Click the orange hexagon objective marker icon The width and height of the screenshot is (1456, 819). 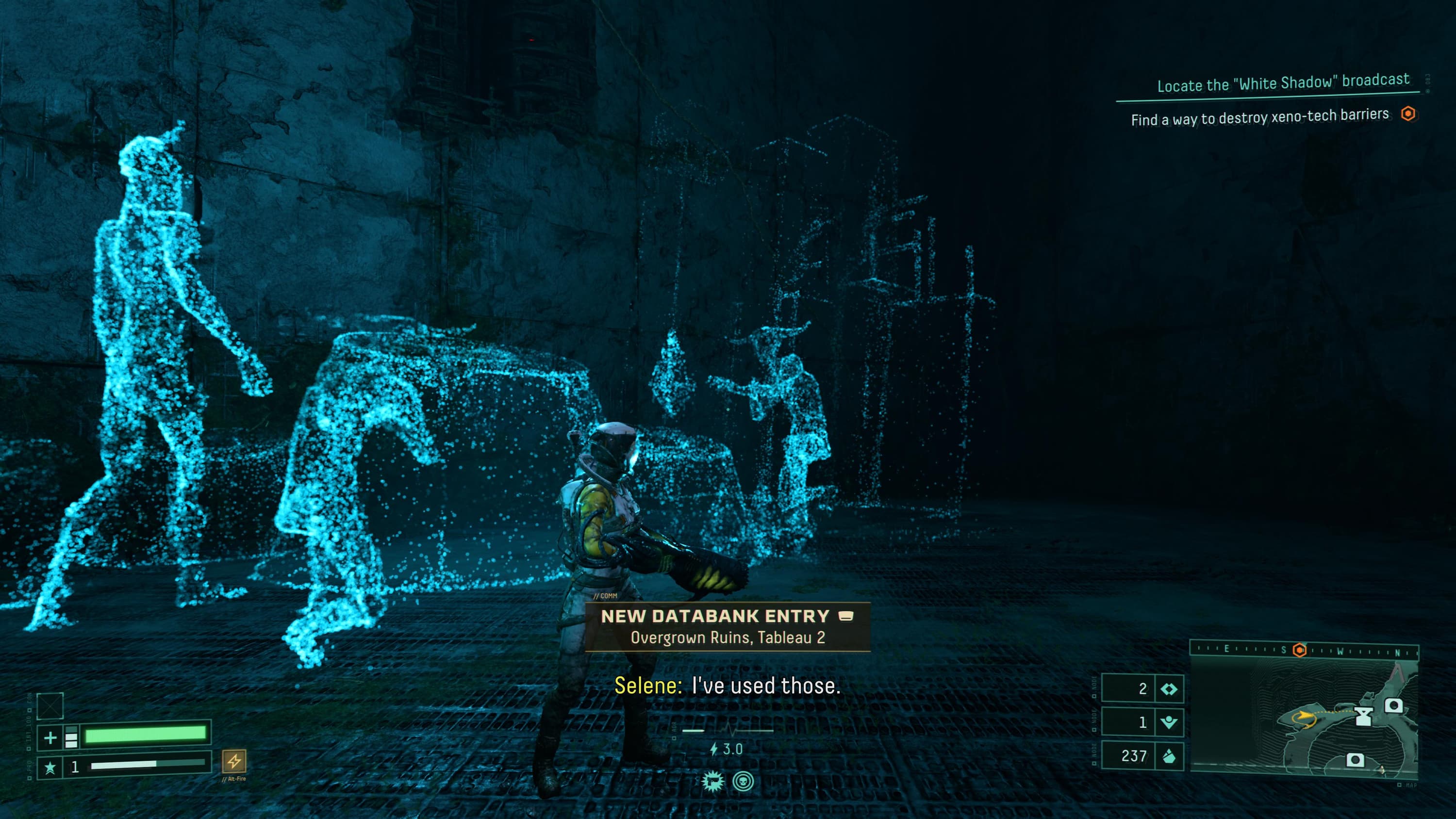coord(1408,114)
